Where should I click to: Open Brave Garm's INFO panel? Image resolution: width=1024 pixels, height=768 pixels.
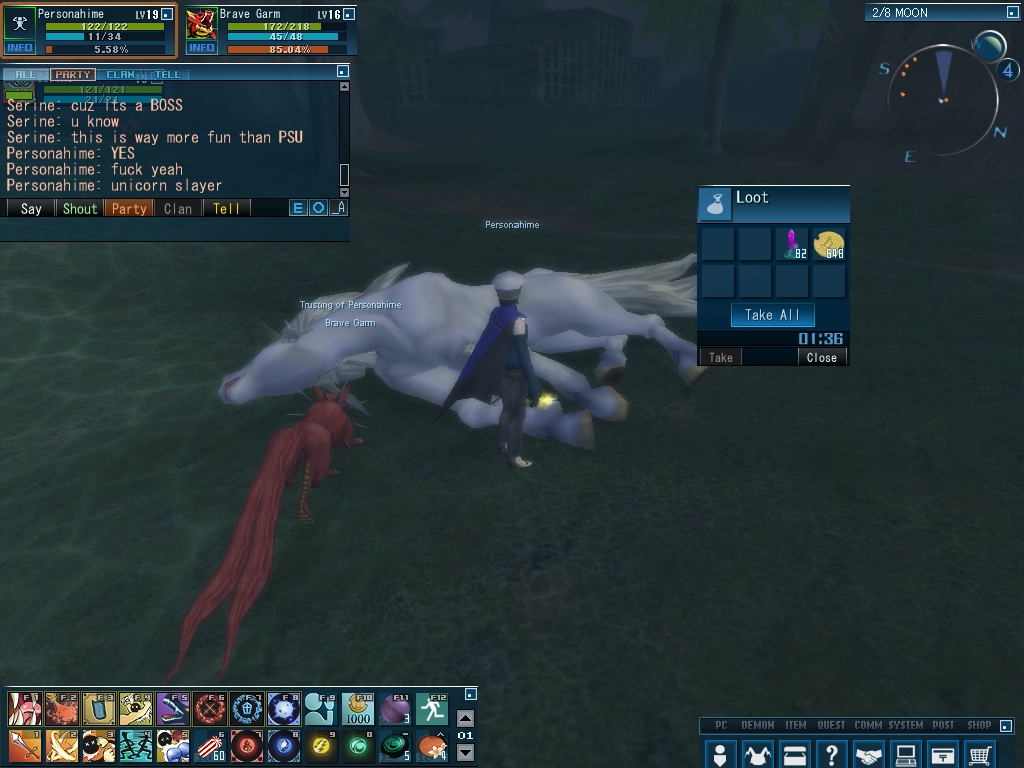[202, 48]
